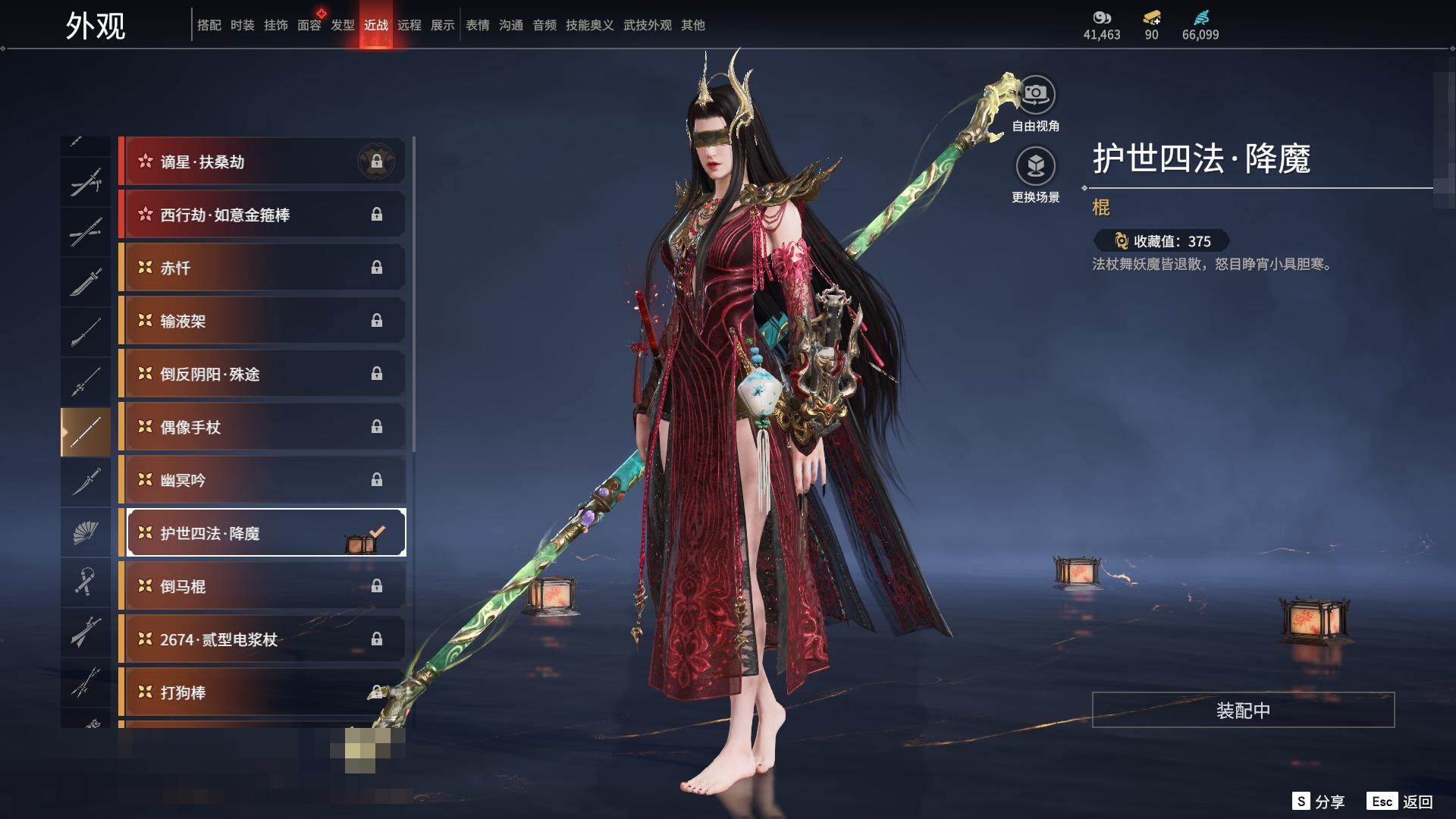The height and width of the screenshot is (819, 1456).
Task: Choose the 2674·贰型电浆杖 skin
Action: pos(262,639)
